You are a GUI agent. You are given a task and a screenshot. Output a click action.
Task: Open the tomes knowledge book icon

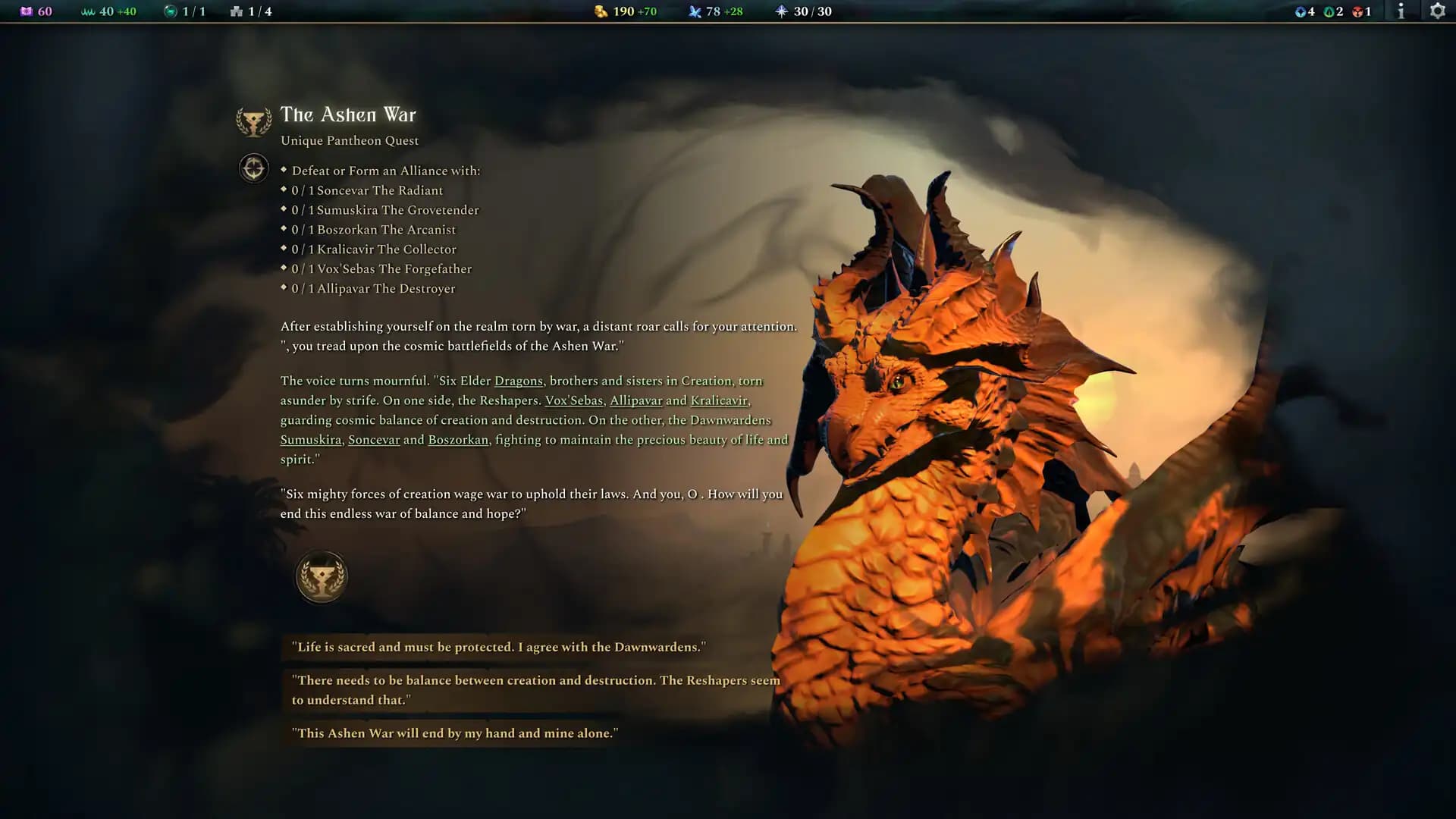coord(28,11)
